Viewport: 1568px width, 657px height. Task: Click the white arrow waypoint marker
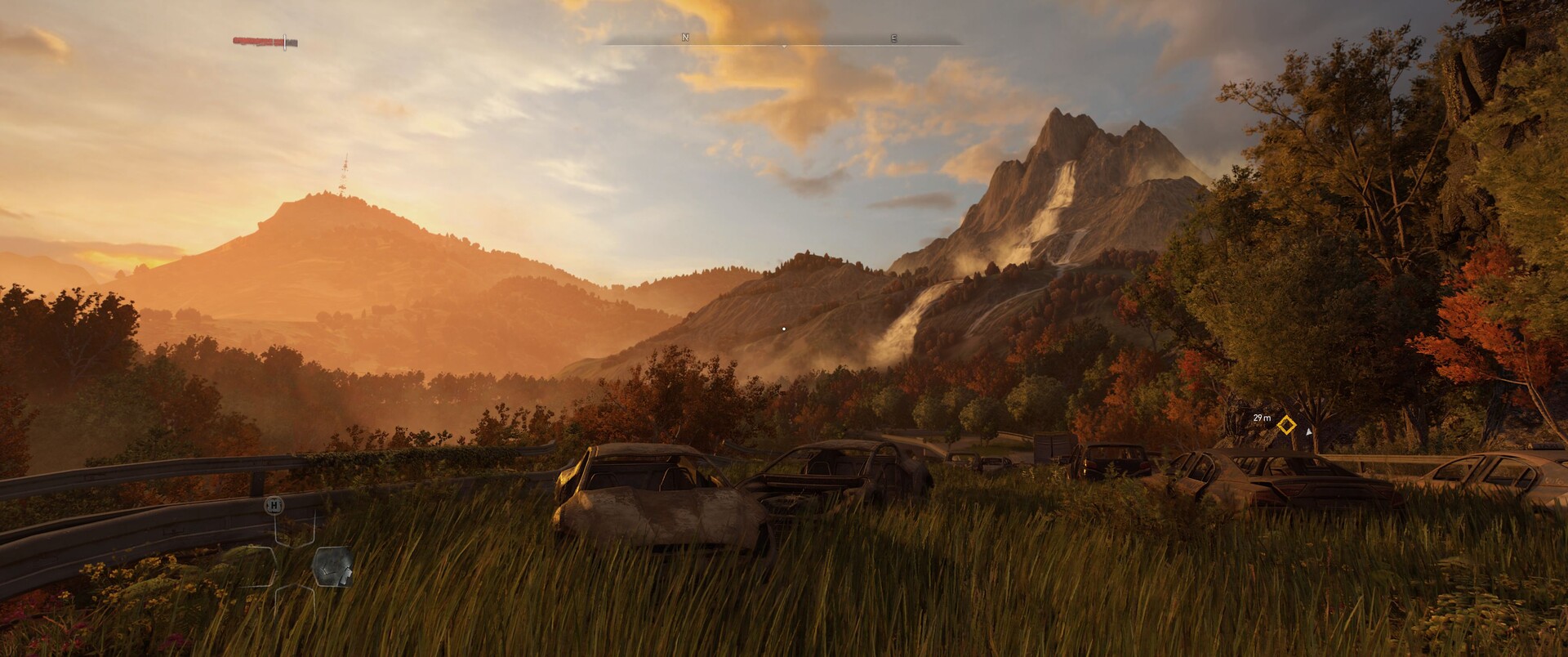(1309, 430)
